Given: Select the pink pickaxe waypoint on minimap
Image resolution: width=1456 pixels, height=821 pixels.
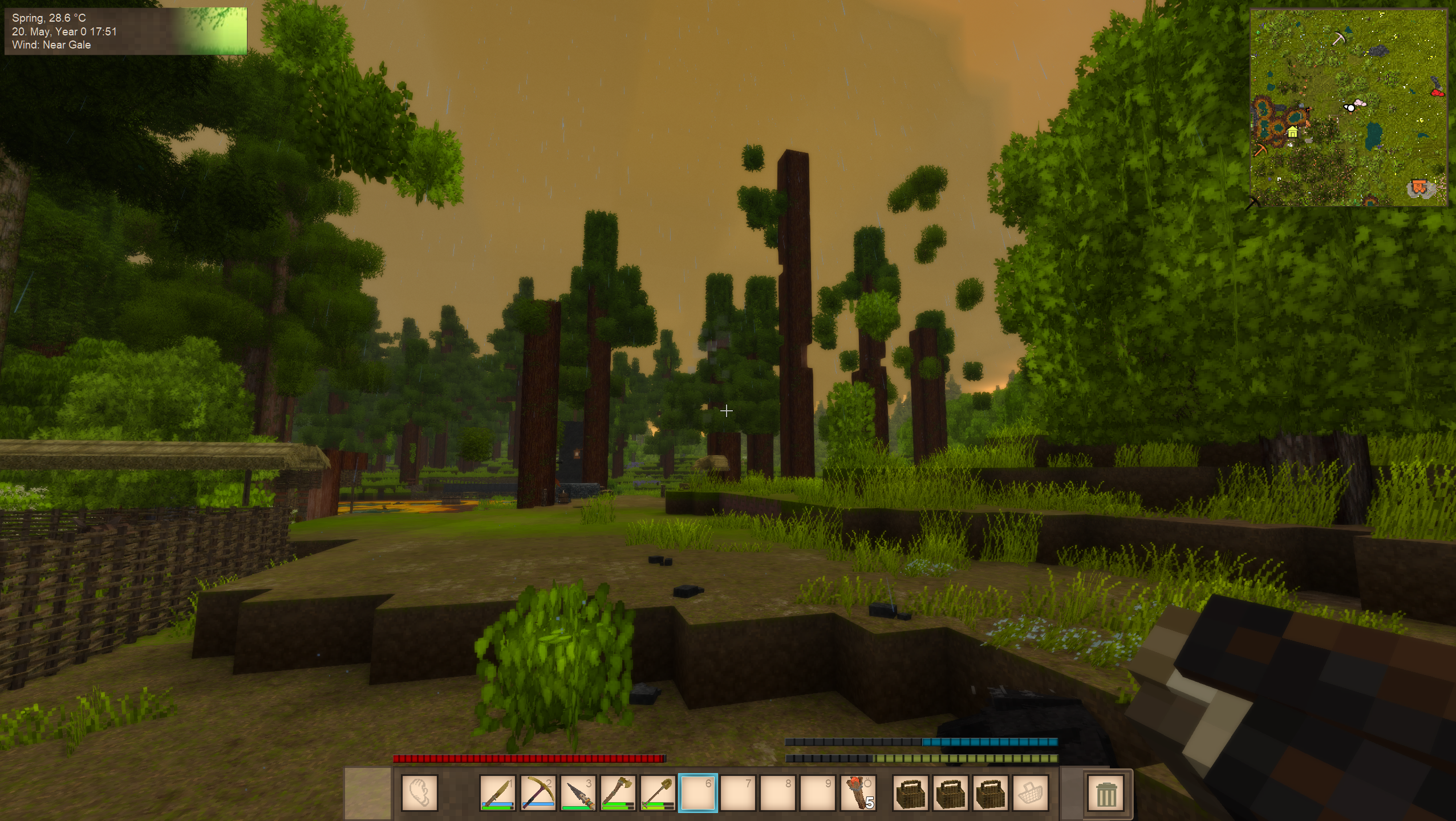Looking at the screenshot, I should coord(1339,39).
